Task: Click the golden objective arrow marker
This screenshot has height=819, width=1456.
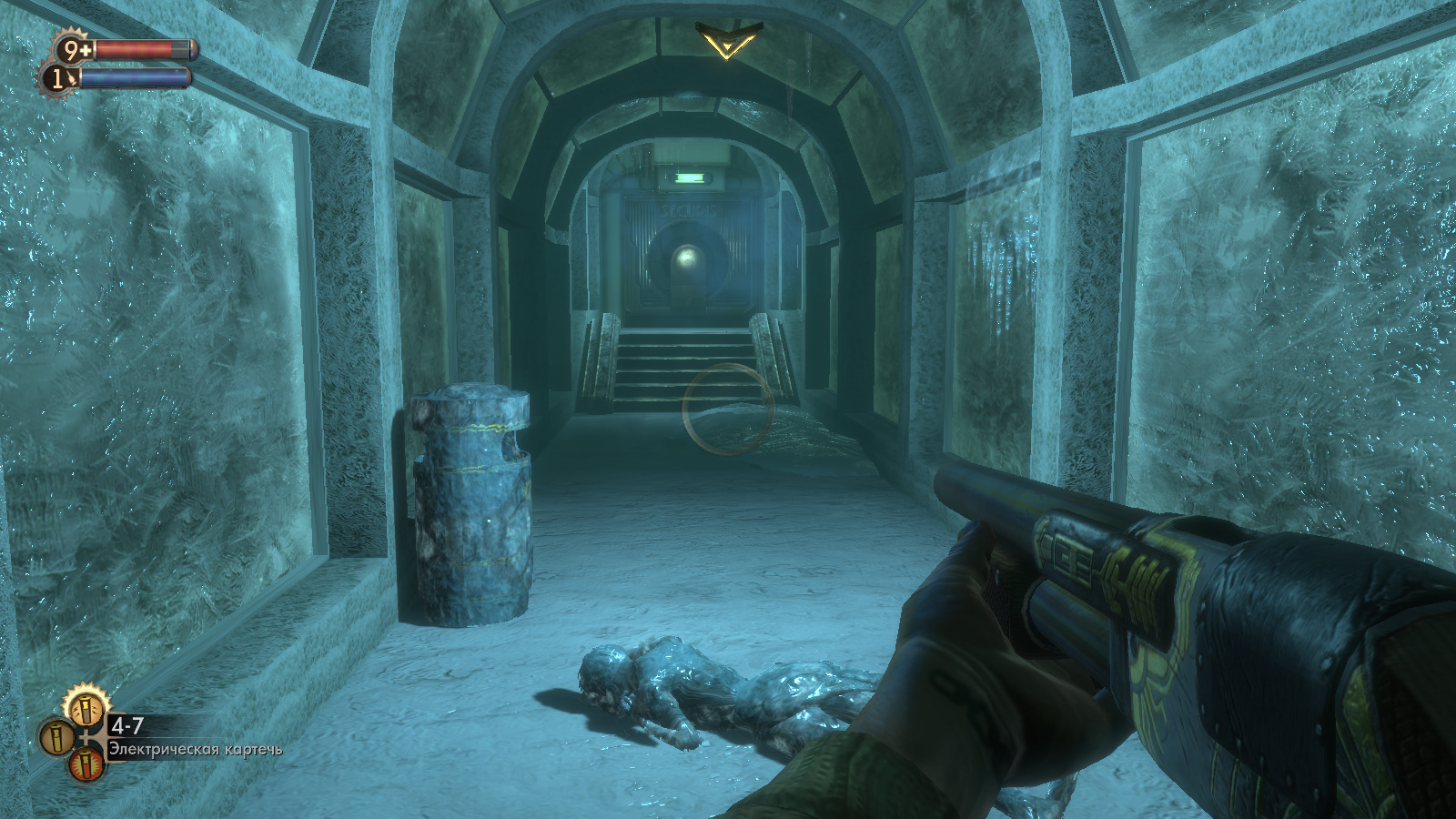Action: coord(726,41)
